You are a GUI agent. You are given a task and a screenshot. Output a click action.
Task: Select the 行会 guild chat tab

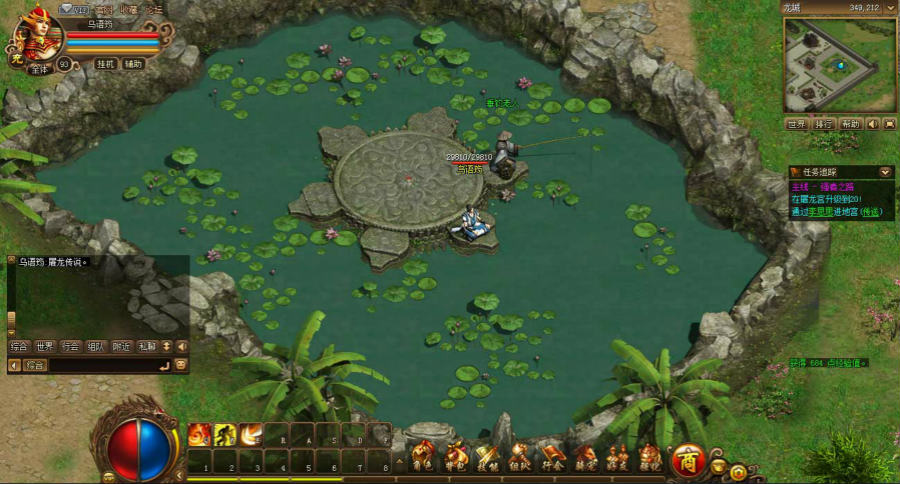(x=70, y=346)
